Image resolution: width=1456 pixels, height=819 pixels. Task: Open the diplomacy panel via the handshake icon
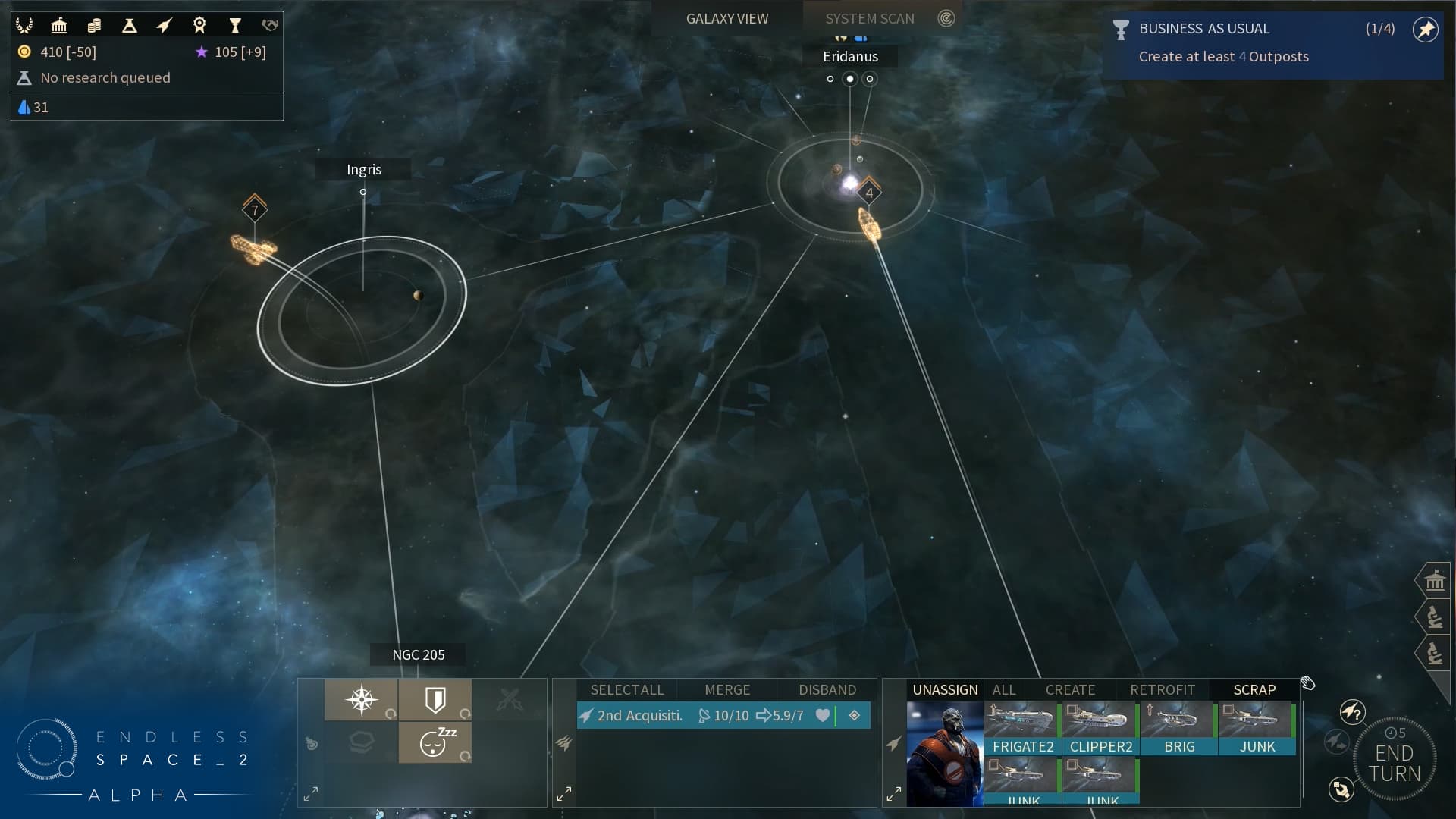269,24
